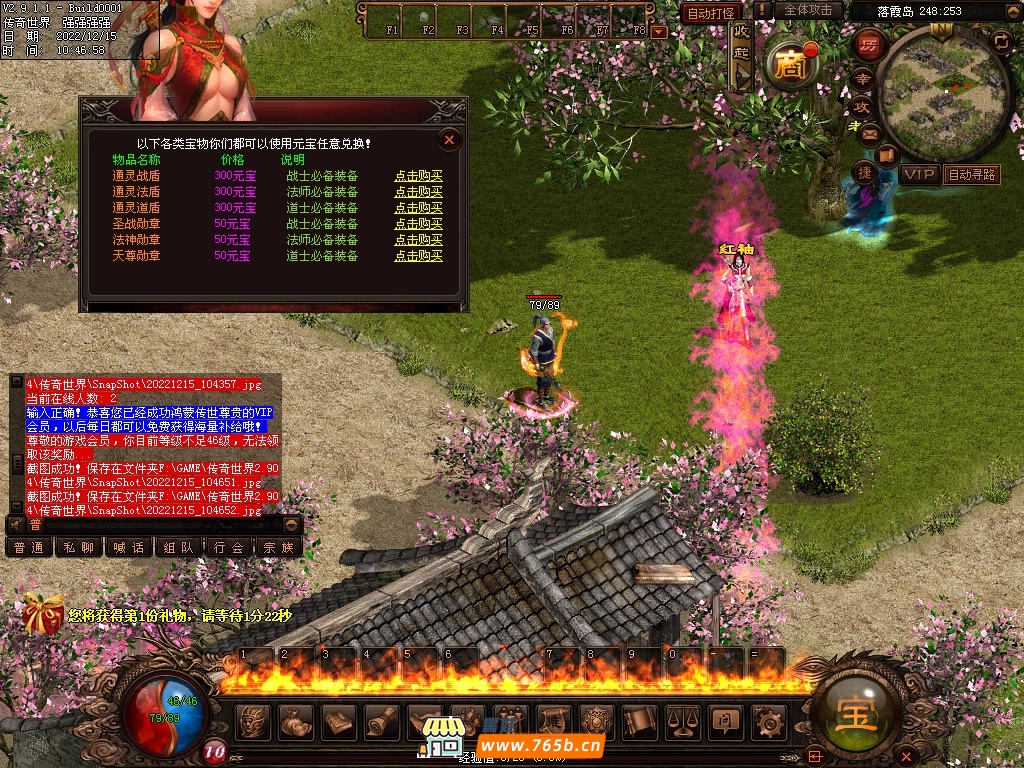Toggle 自动打怪 auto-fight button
Viewport: 1024px width, 768px height.
(712, 13)
